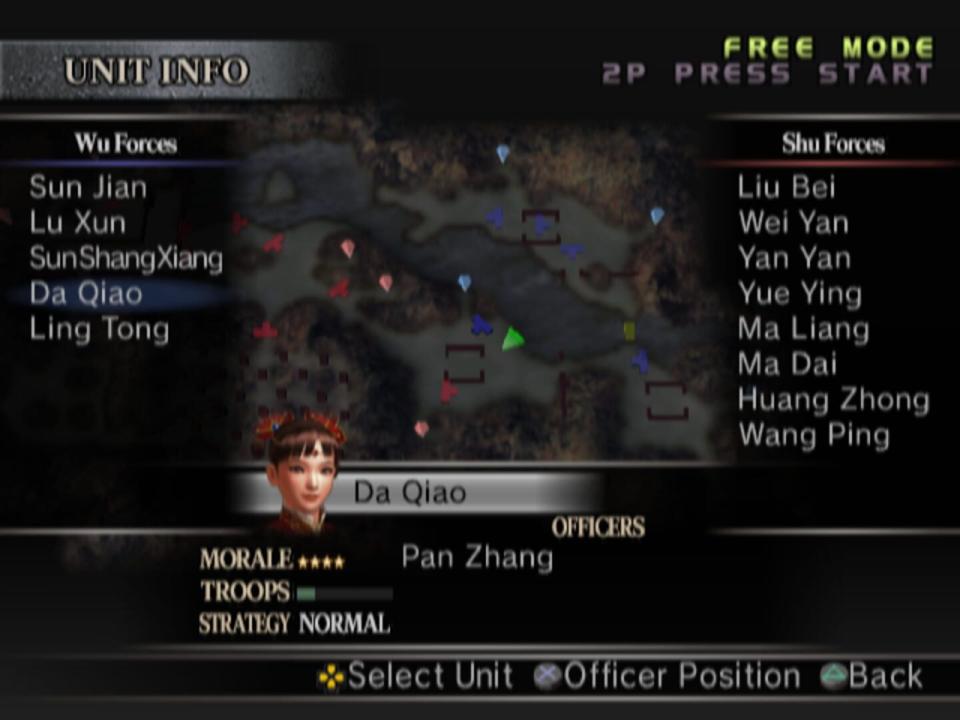
Task: Select Ma Dai from the Shu list
Action: (x=787, y=364)
